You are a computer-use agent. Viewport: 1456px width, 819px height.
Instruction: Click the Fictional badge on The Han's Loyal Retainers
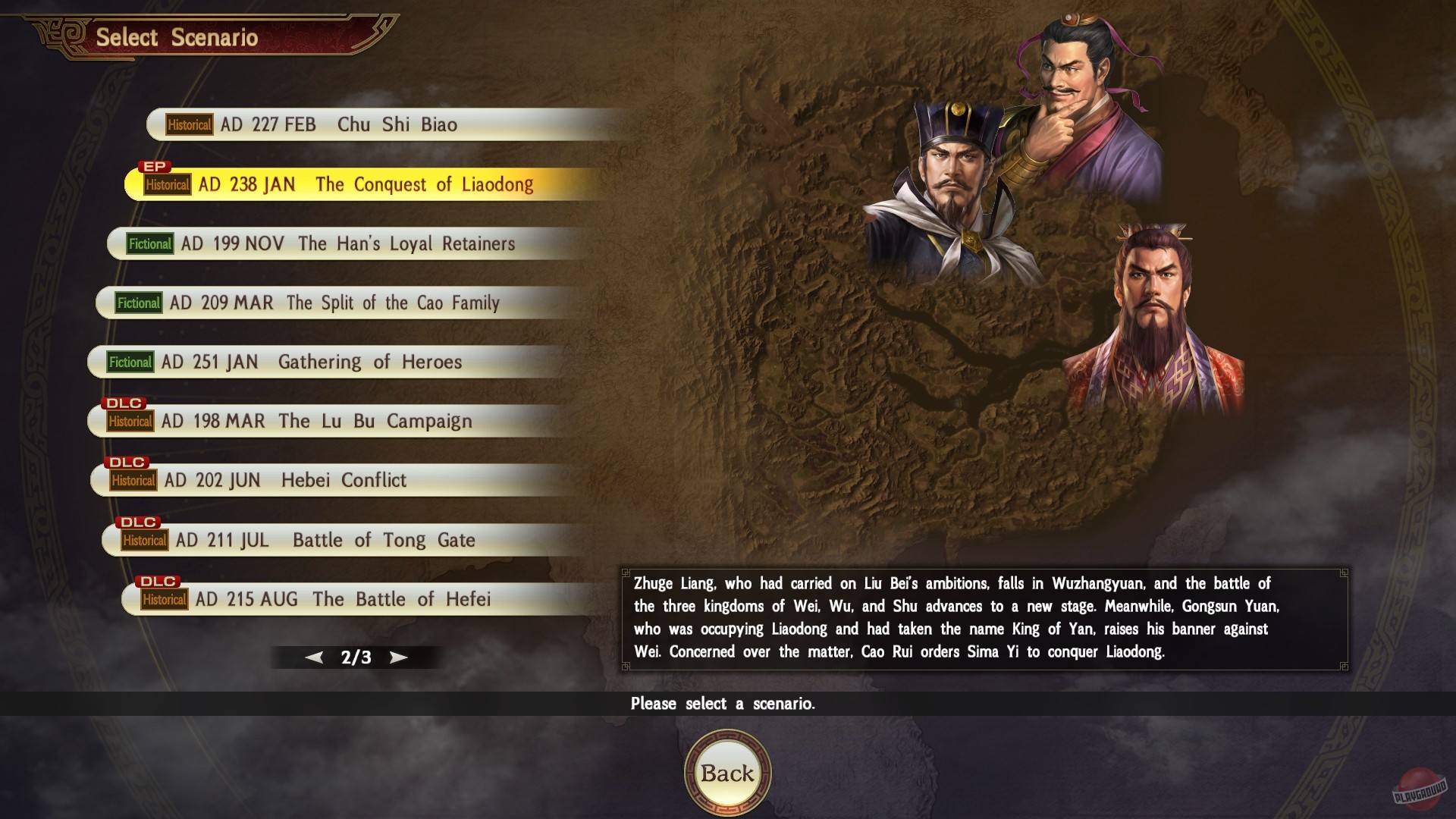[x=149, y=244]
